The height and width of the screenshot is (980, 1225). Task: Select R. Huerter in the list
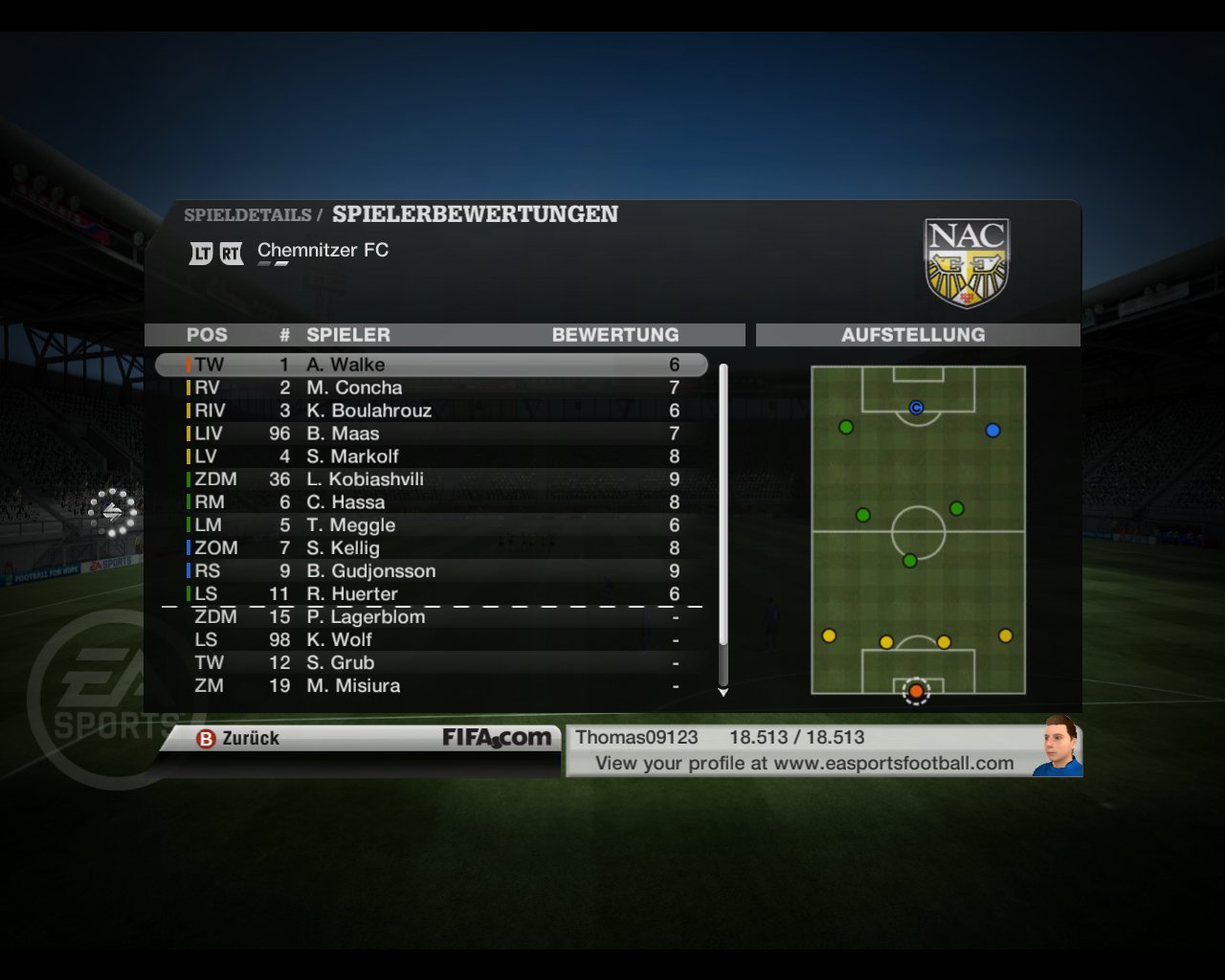pos(431,593)
